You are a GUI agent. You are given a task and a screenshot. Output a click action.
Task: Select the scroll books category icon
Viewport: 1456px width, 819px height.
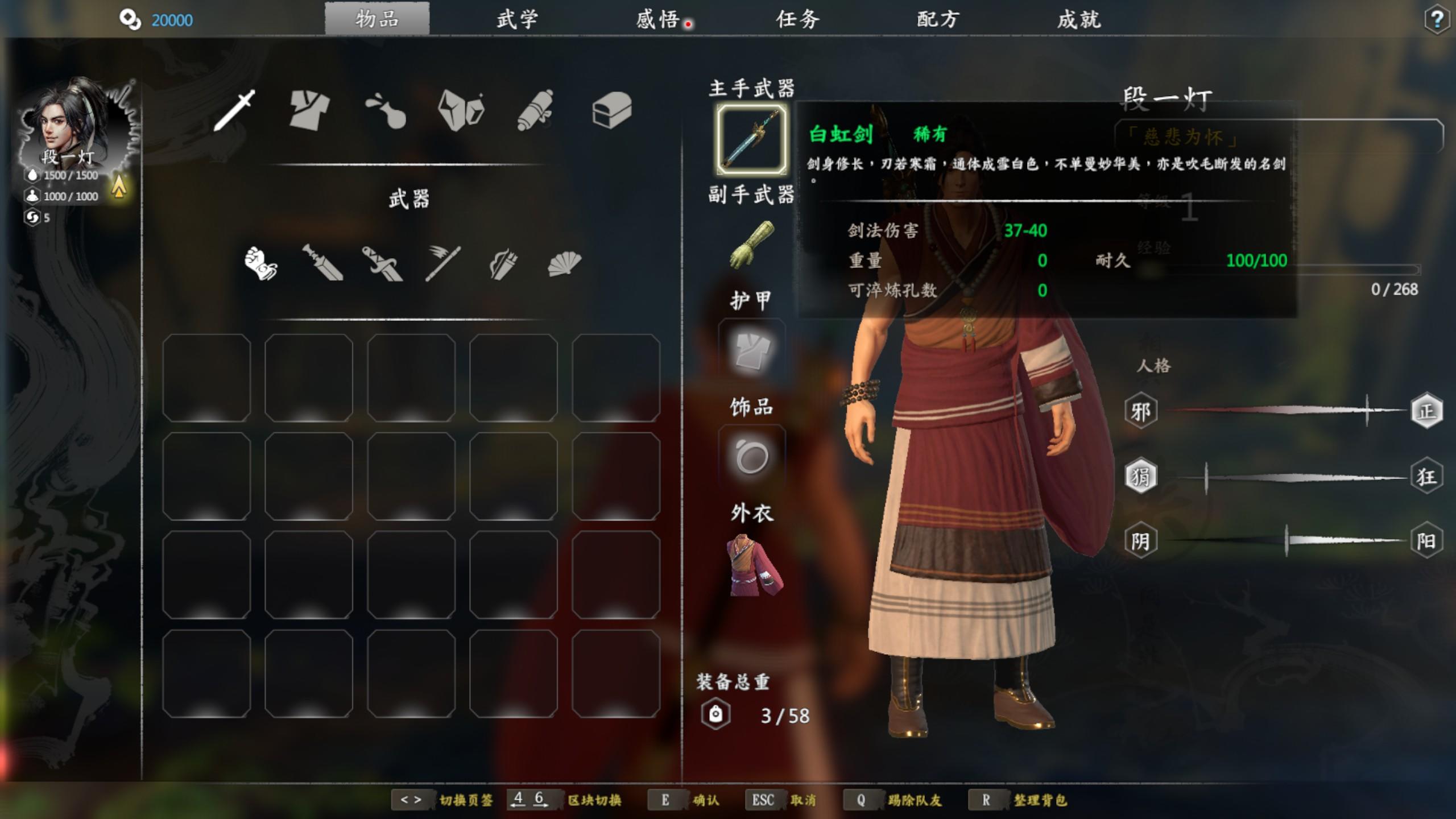point(536,109)
